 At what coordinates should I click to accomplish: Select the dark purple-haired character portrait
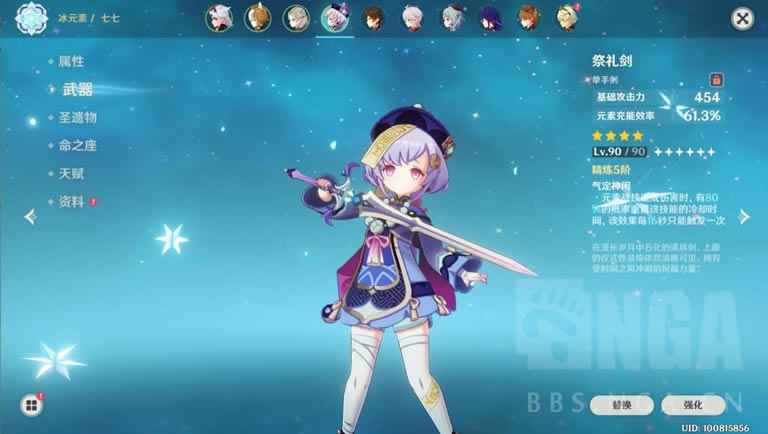click(490, 18)
